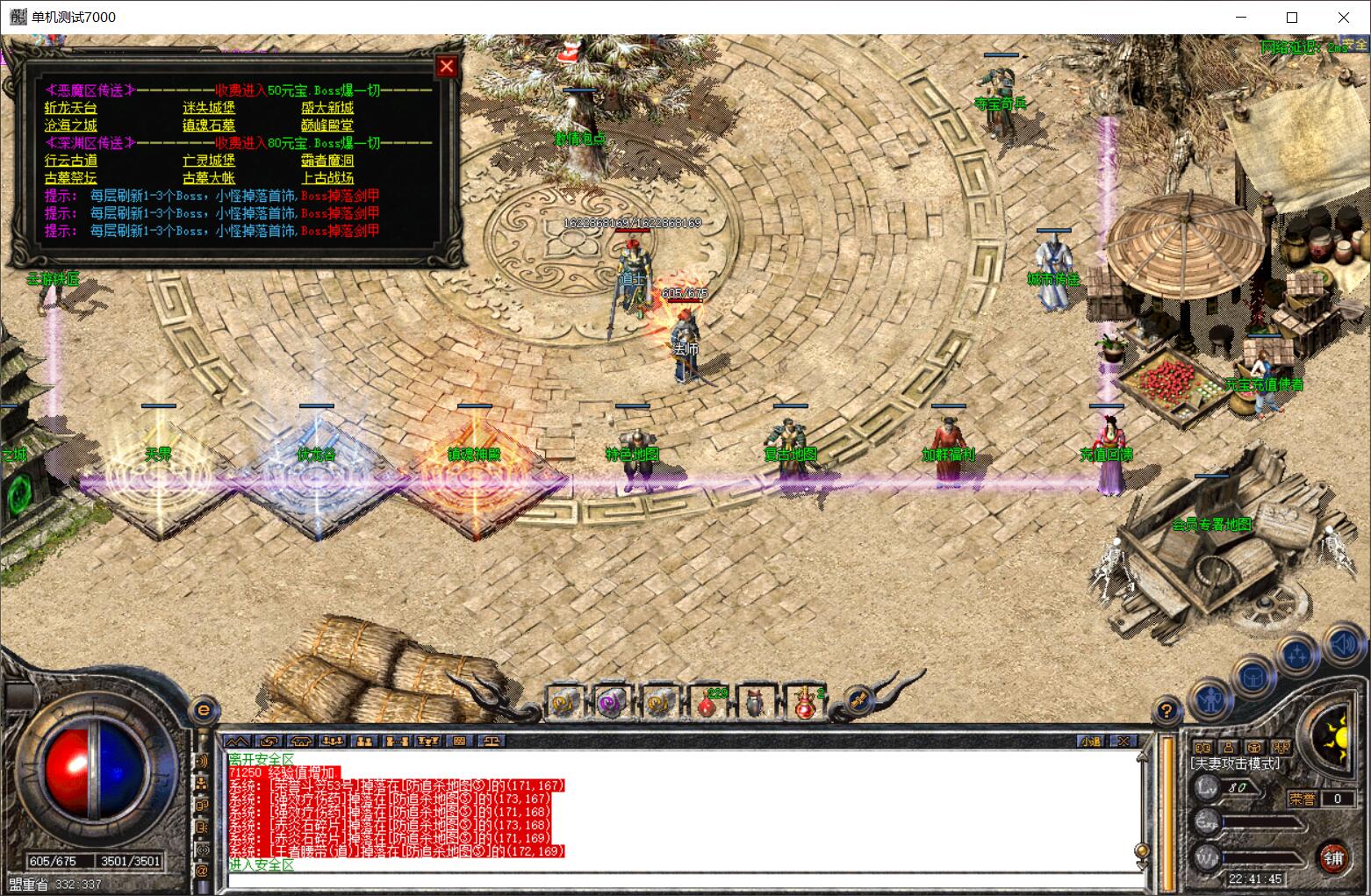Open the character equipment round button

[x=1211, y=698]
